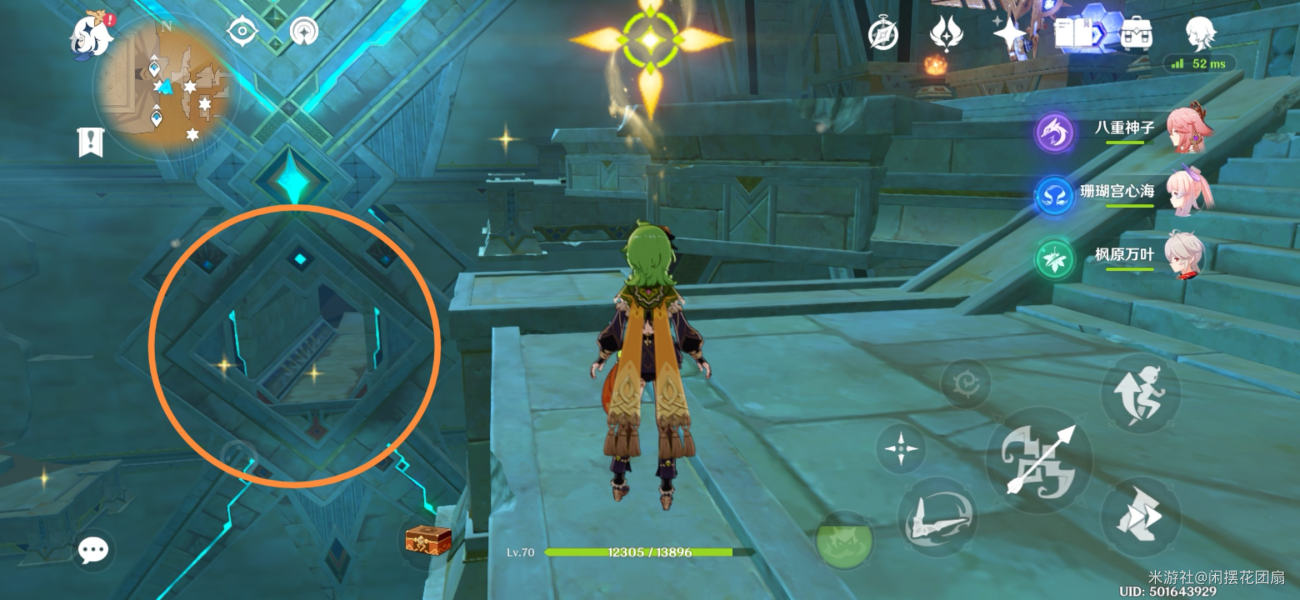
Task: Tap the white arch icon beside the eye
Action: tap(304, 31)
